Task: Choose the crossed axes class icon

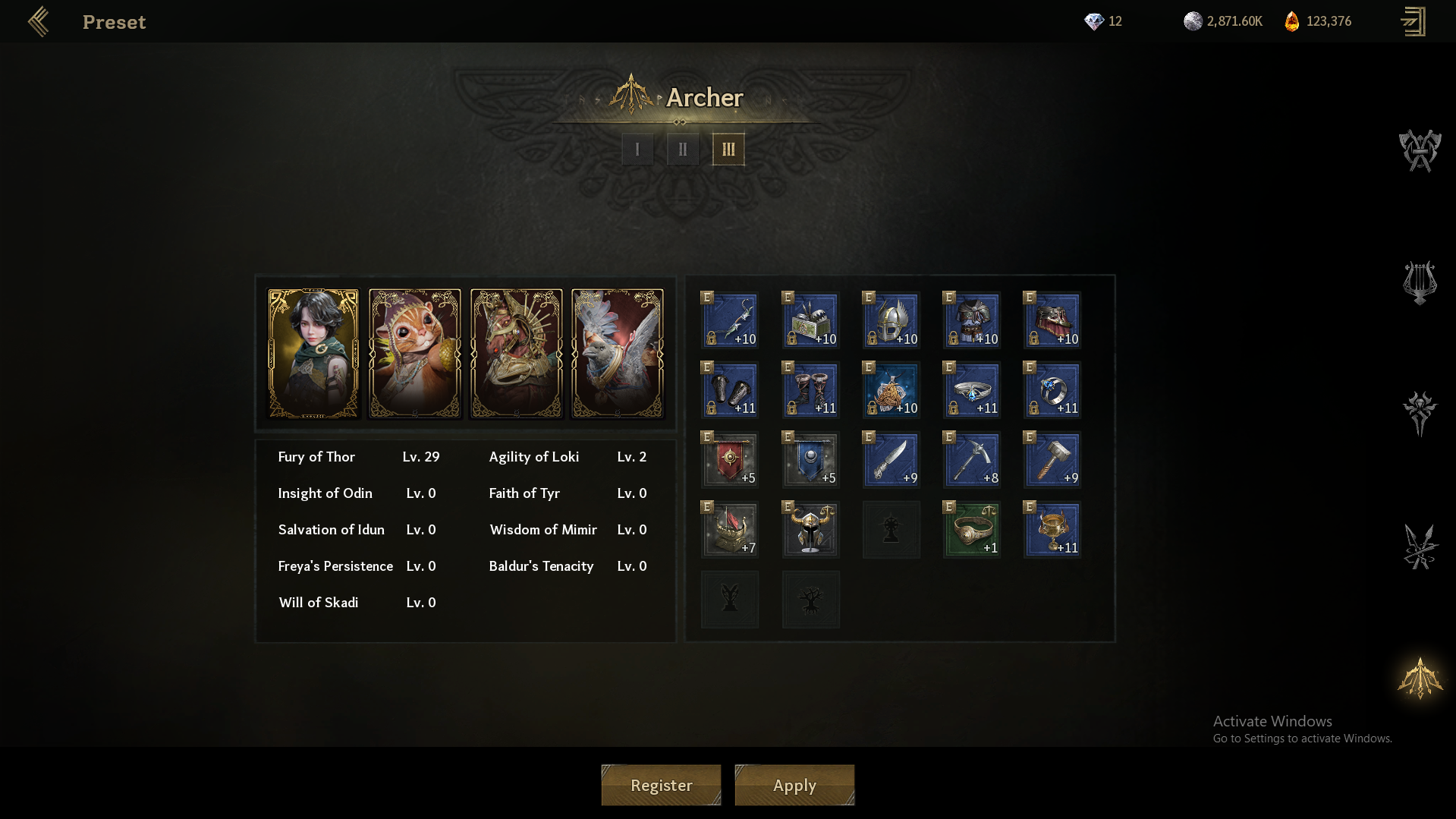Action: coord(1420,150)
